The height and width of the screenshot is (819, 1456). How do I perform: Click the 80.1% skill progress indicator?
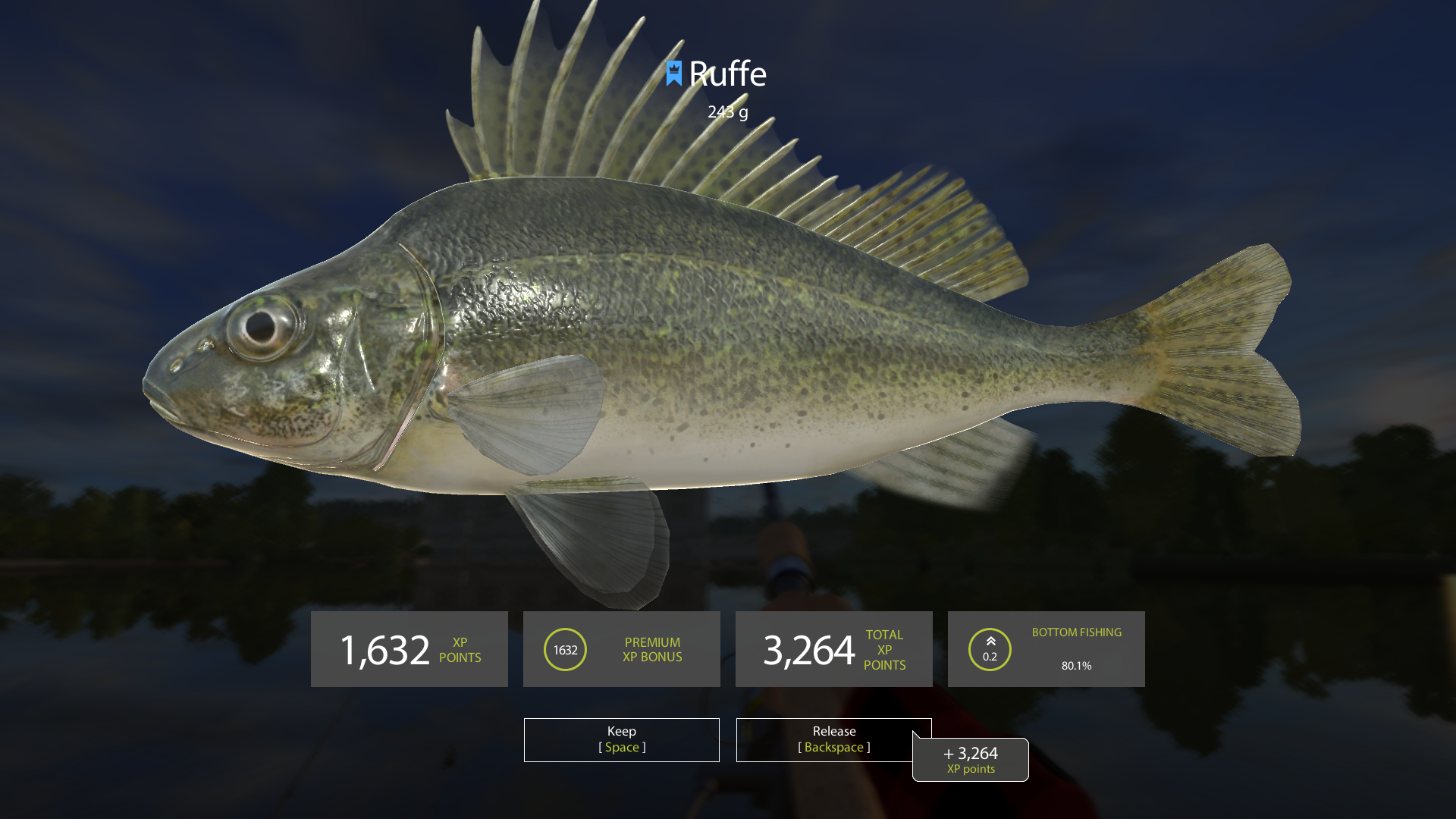point(1077,666)
